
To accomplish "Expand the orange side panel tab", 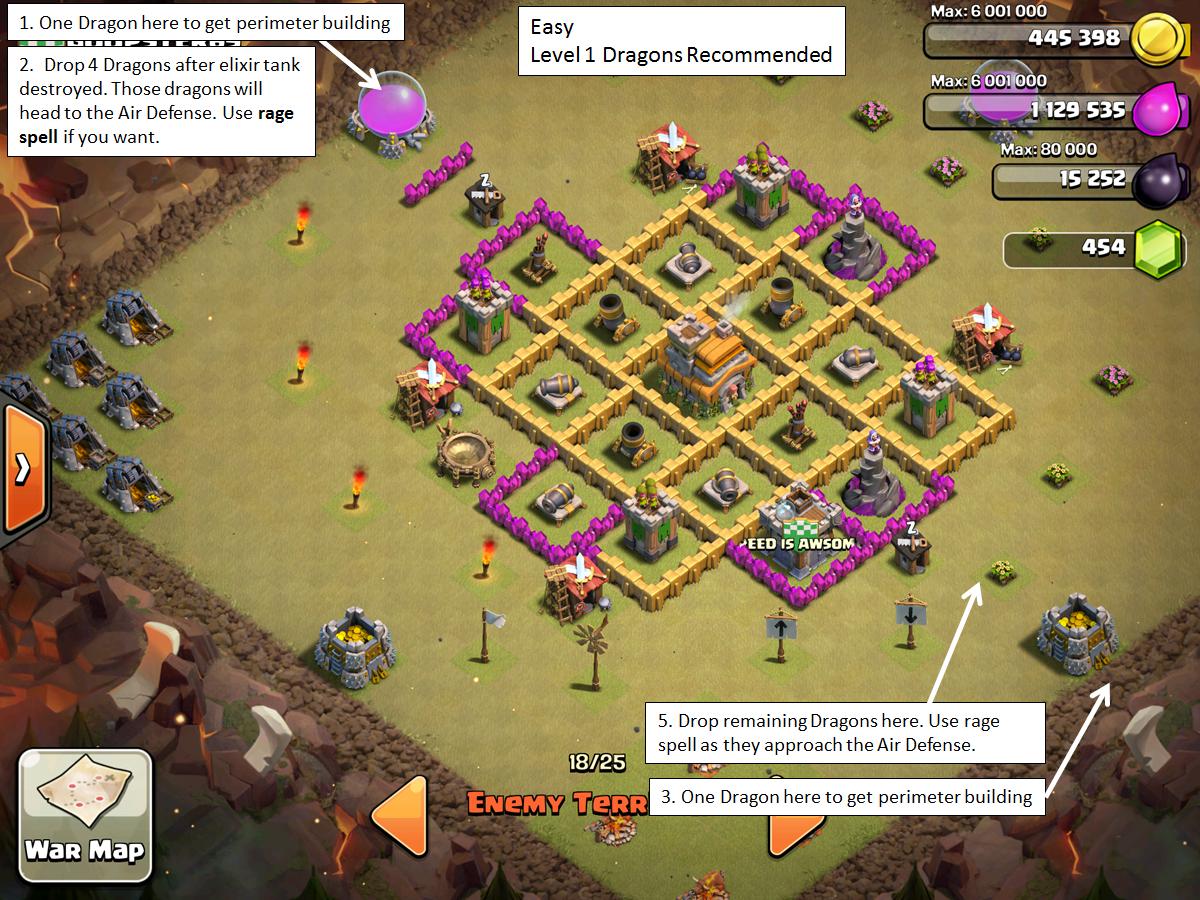I will click(x=22, y=468).
